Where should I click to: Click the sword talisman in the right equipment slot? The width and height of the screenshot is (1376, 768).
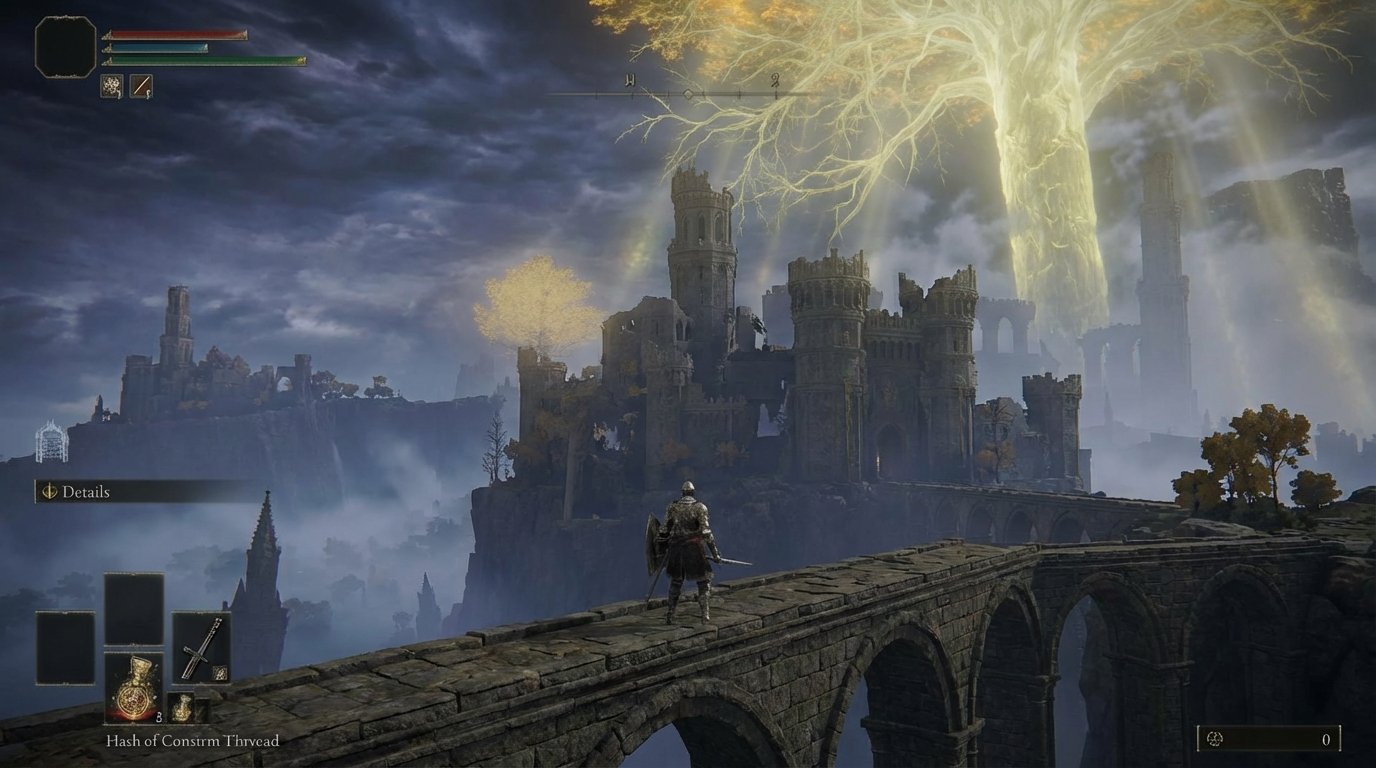point(201,648)
